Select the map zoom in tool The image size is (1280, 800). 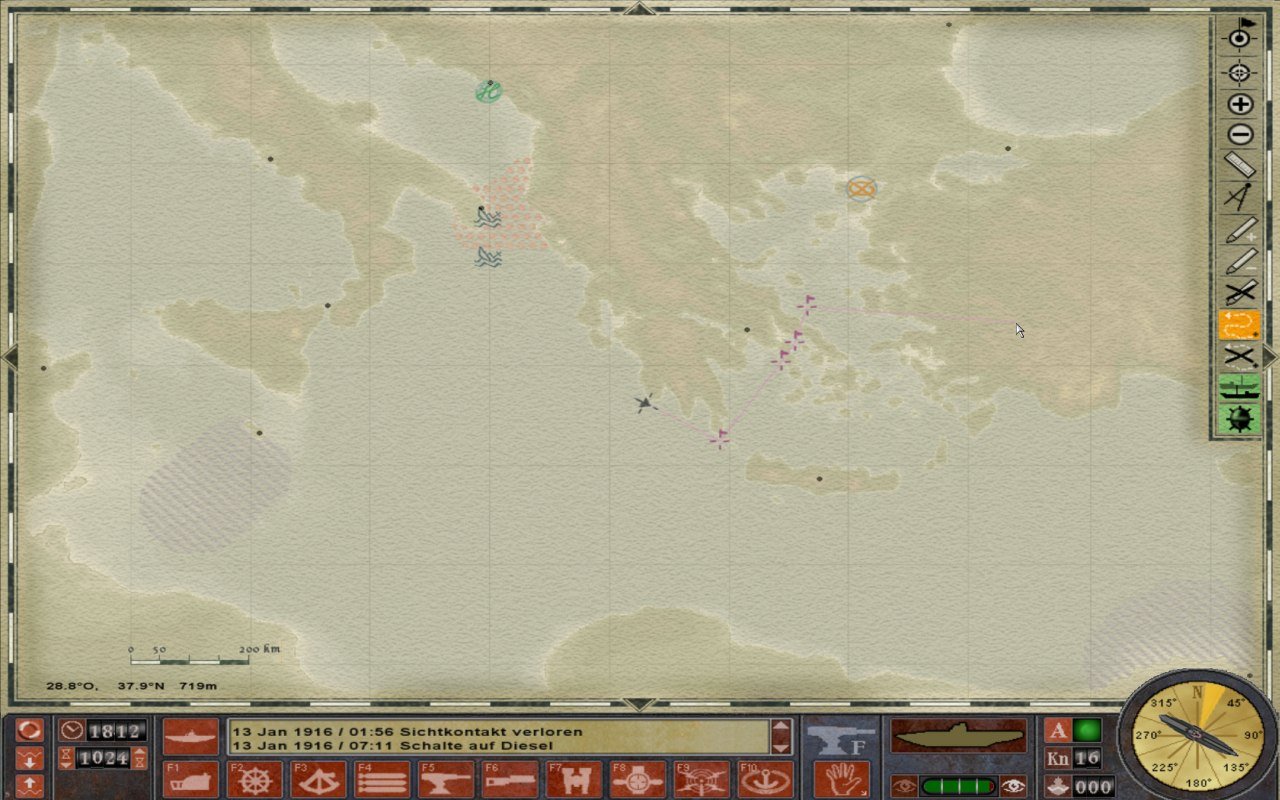point(1239,103)
